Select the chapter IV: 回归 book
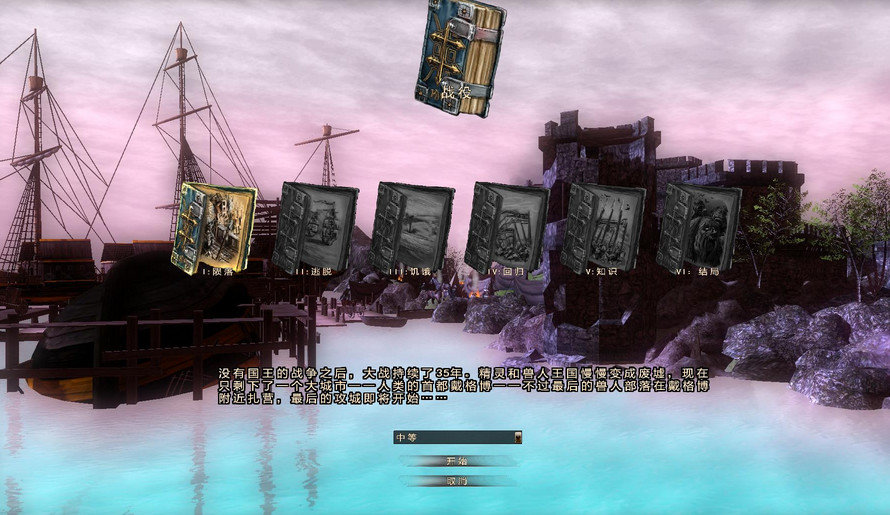890x515 pixels. 507,227
